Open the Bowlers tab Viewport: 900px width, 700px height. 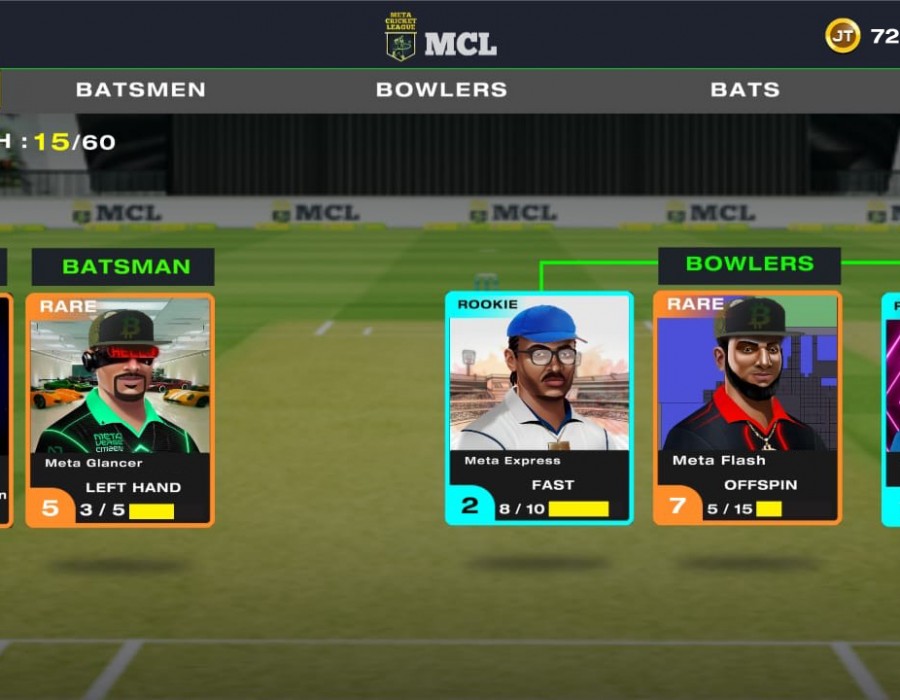click(x=441, y=90)
